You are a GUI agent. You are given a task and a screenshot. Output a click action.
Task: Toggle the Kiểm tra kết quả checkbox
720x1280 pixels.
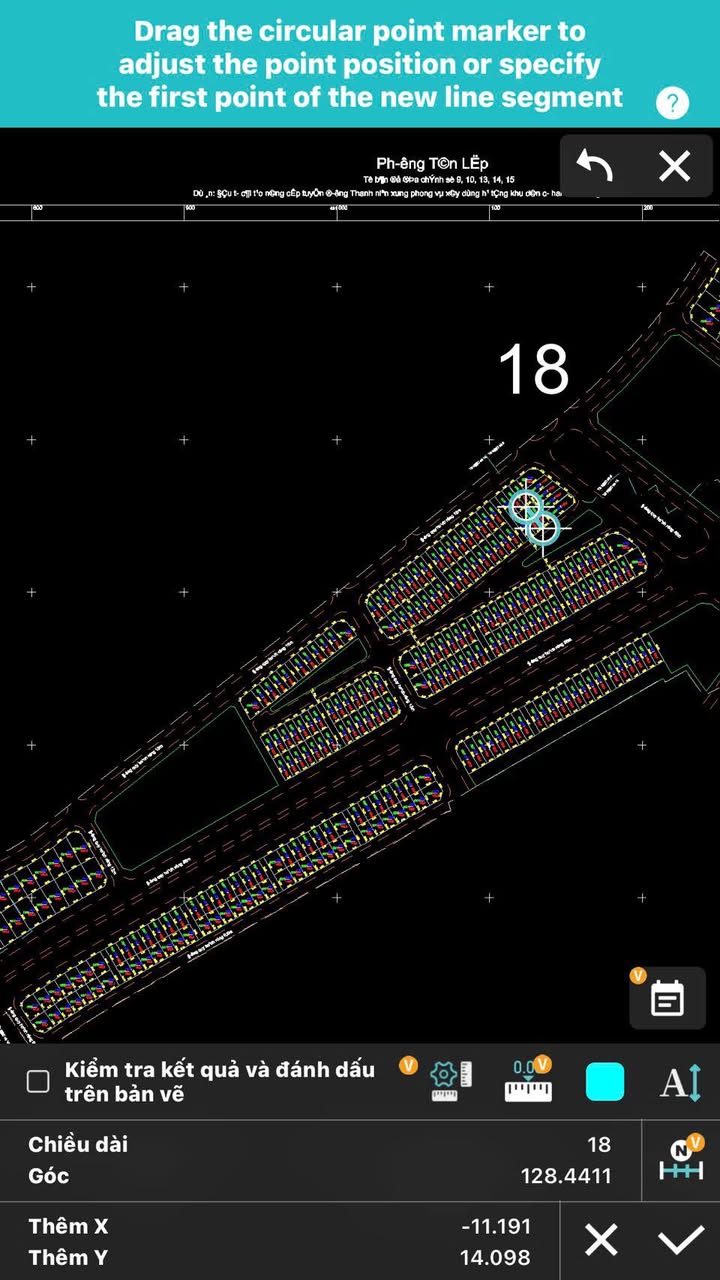38,1081
